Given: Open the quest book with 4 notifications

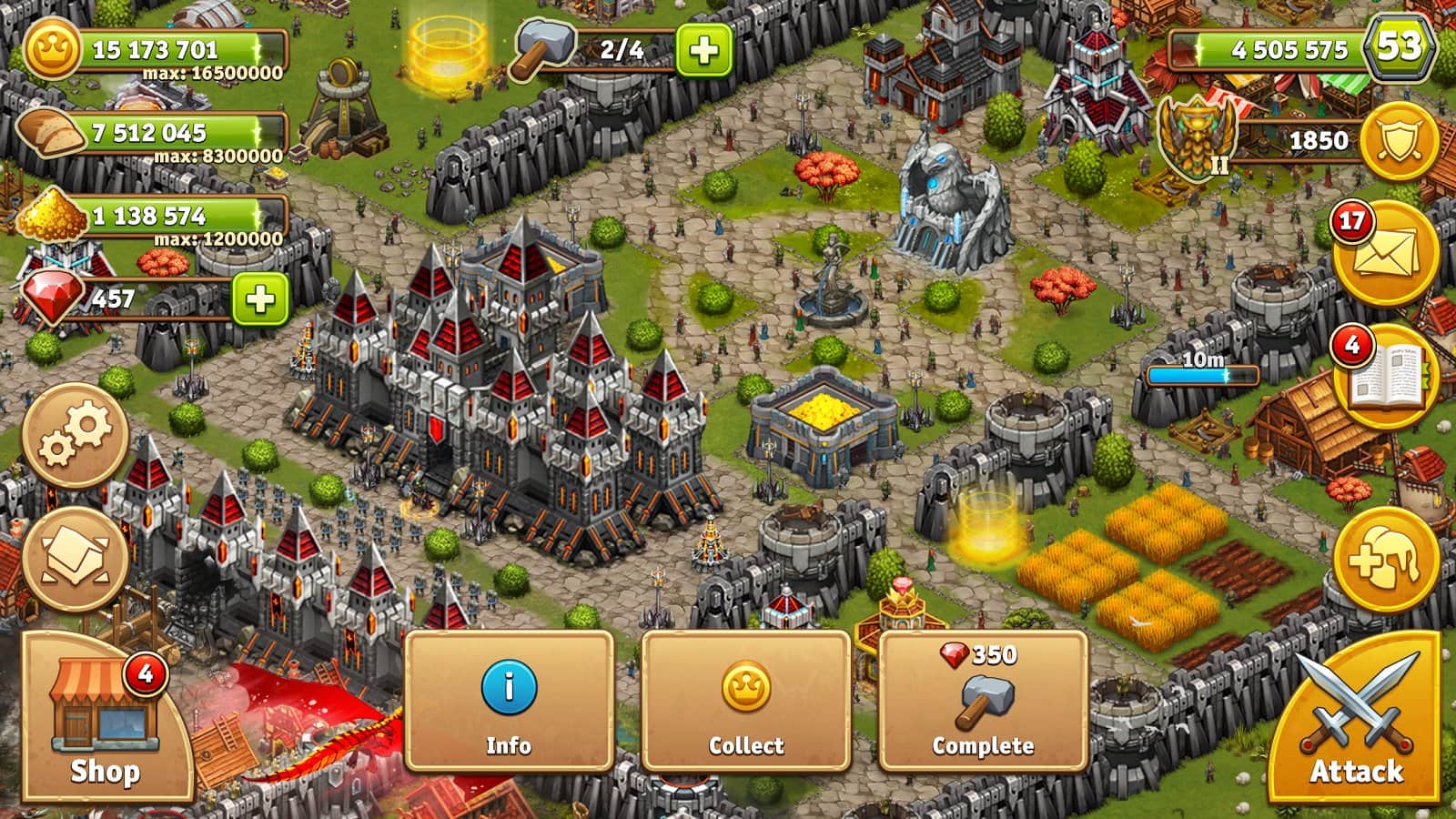Looking at the screenshot, I should (1385, 376).
